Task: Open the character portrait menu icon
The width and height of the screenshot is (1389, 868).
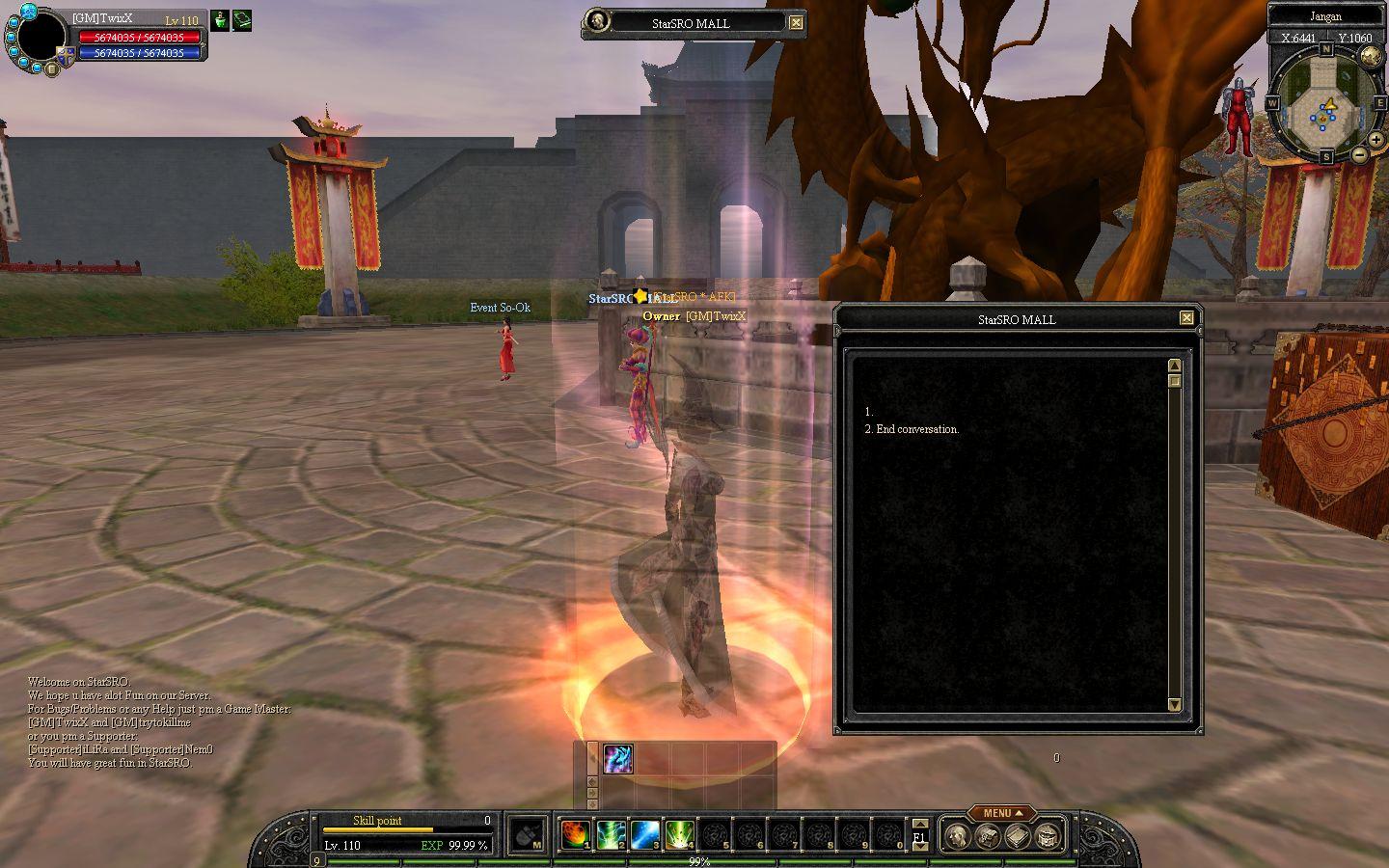Action: [x=956, y=836]
